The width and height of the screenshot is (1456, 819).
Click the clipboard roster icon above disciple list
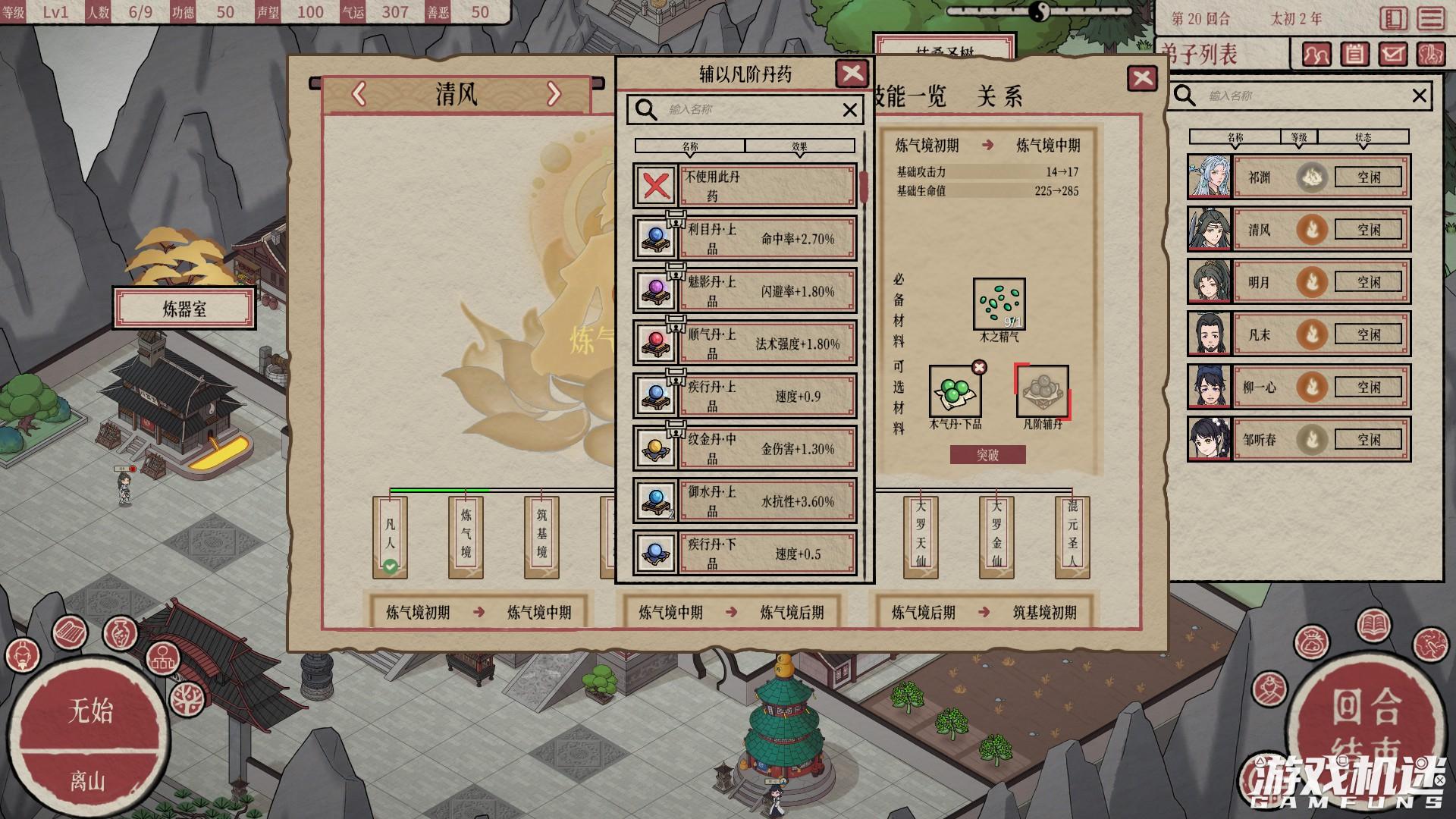point(1354,55)
